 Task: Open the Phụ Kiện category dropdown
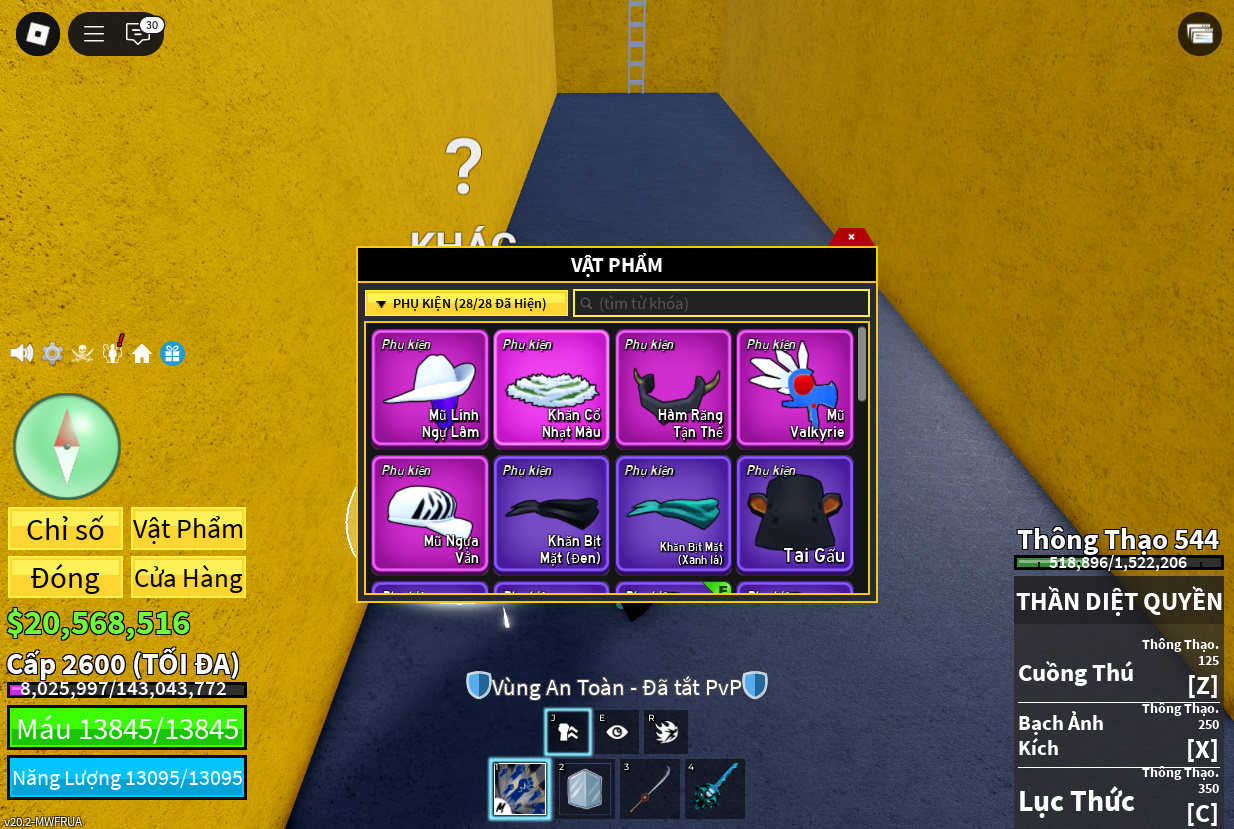tap(466, 303)
